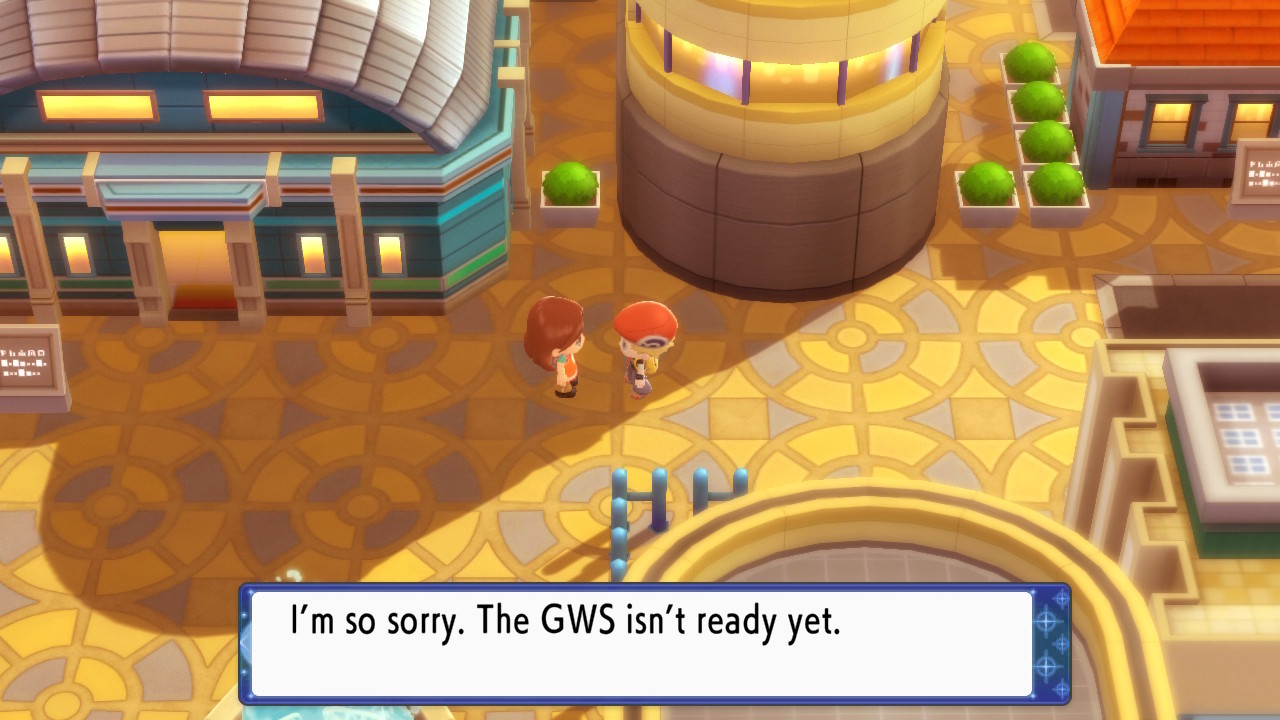
Task: Expand the dialog box message area
Action: (640, 645)
